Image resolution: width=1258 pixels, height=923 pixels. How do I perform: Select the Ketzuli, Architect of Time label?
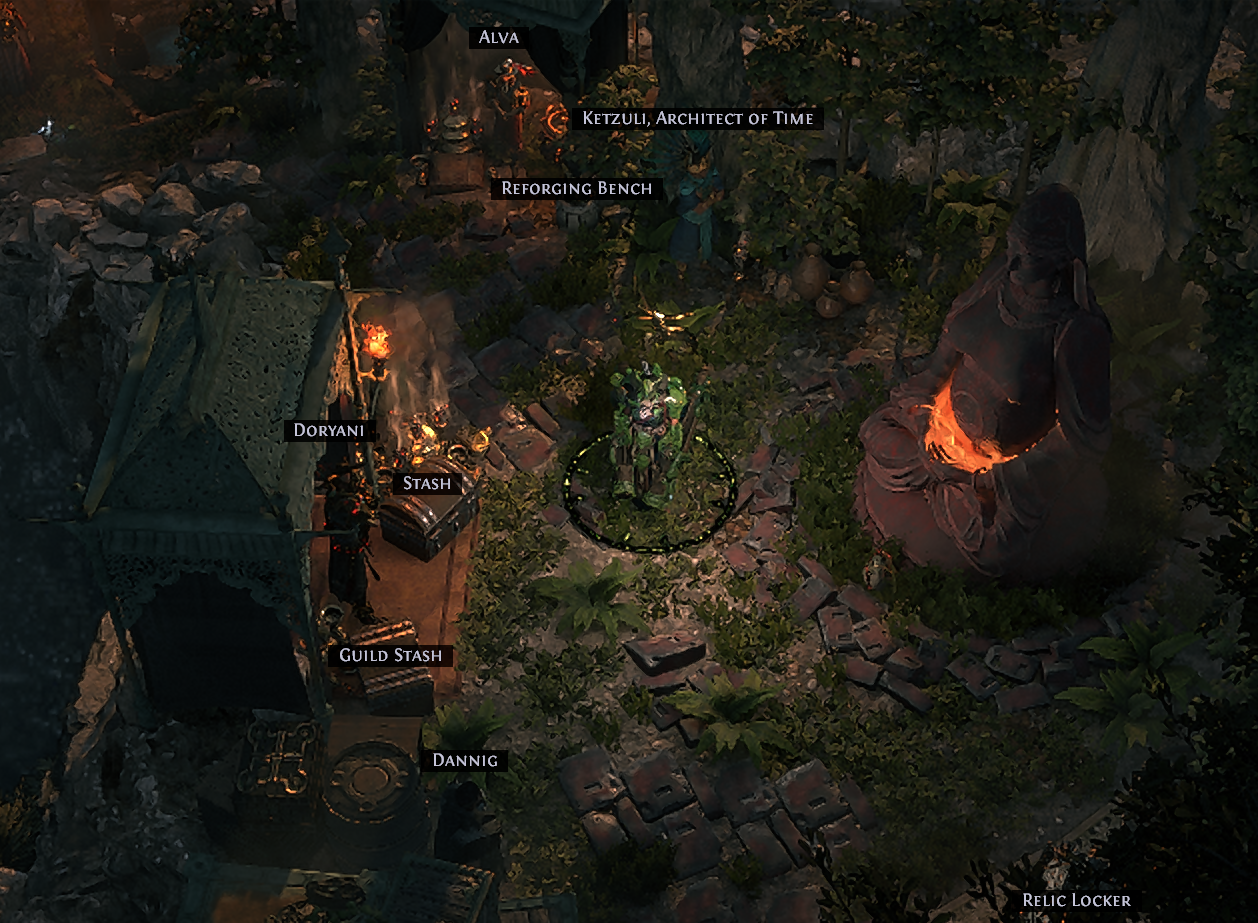[x=699, y=118]
